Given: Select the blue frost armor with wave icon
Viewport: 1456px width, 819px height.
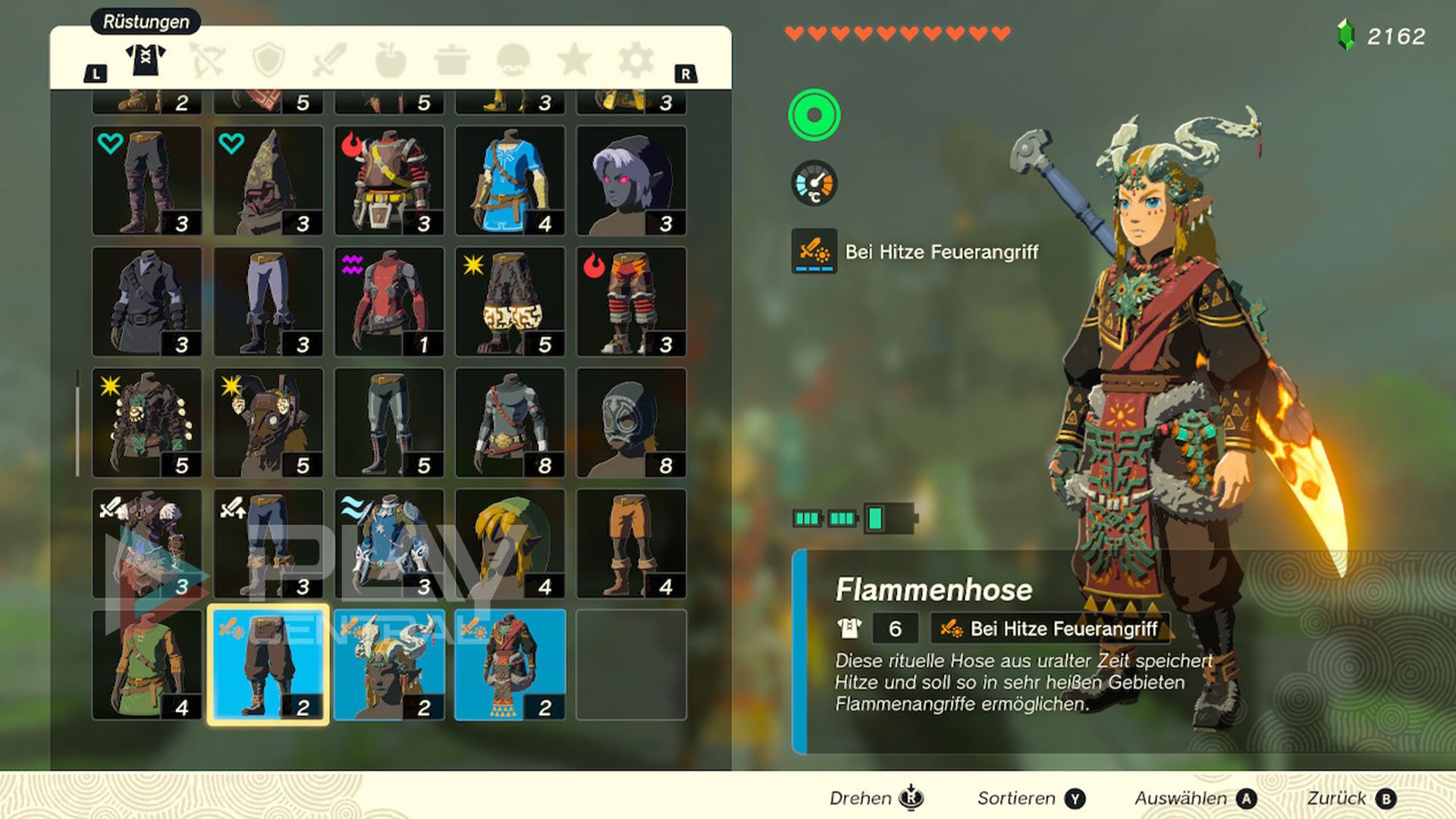Looking at the screenshot, I should pyautogui.click(x=389, y=544).
